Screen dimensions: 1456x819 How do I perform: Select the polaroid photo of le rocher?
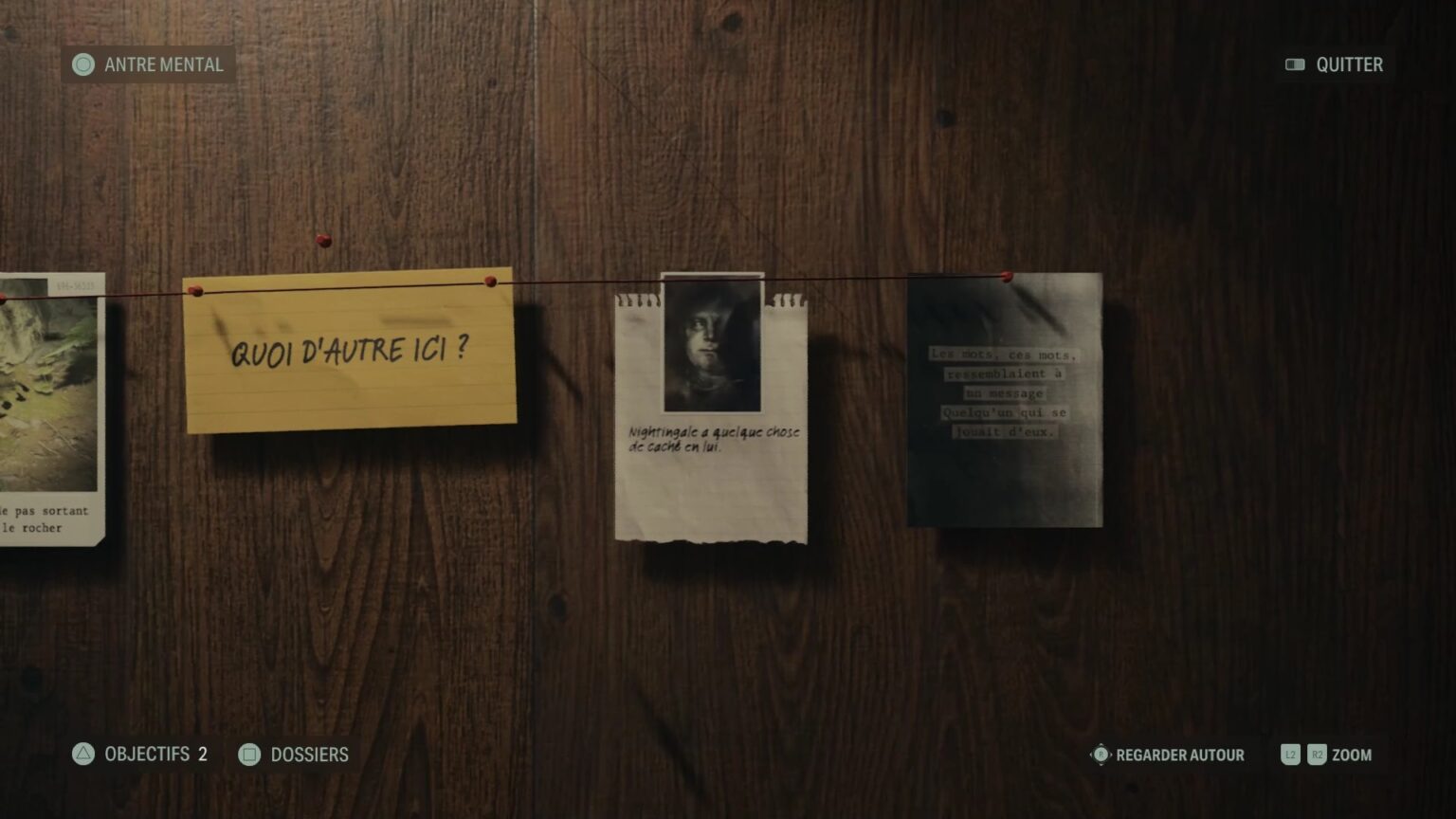coord(47,408)
